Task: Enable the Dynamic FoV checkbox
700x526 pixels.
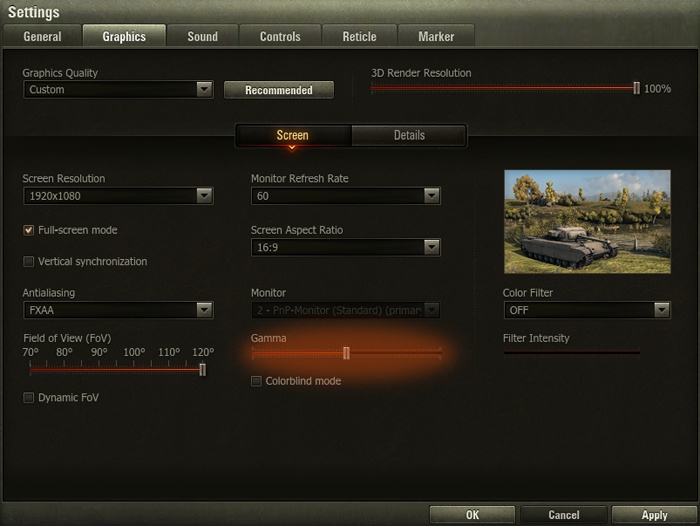Action: (29, 398)
